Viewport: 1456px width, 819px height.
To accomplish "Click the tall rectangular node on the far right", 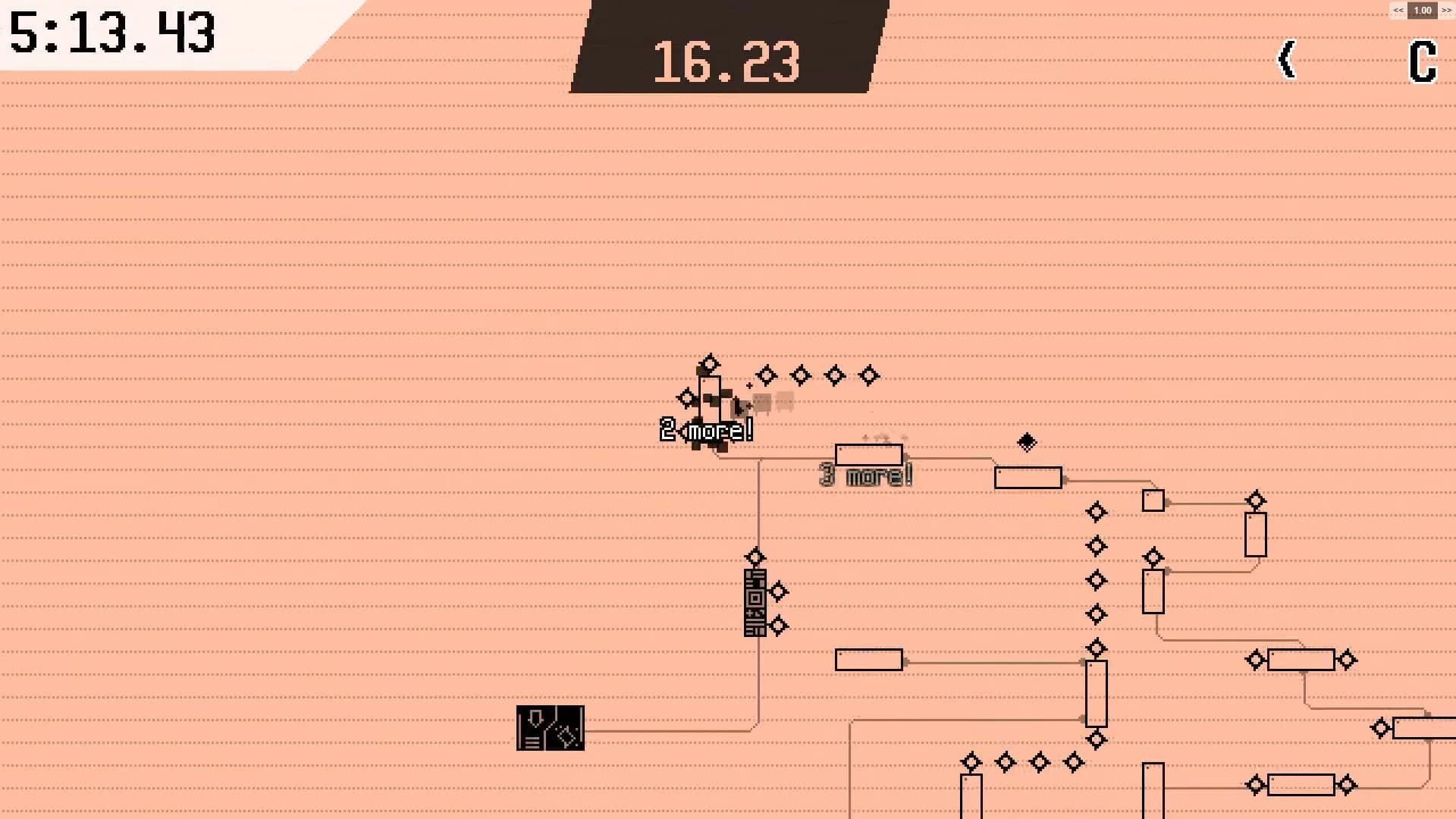I will tap(1257, 533).
